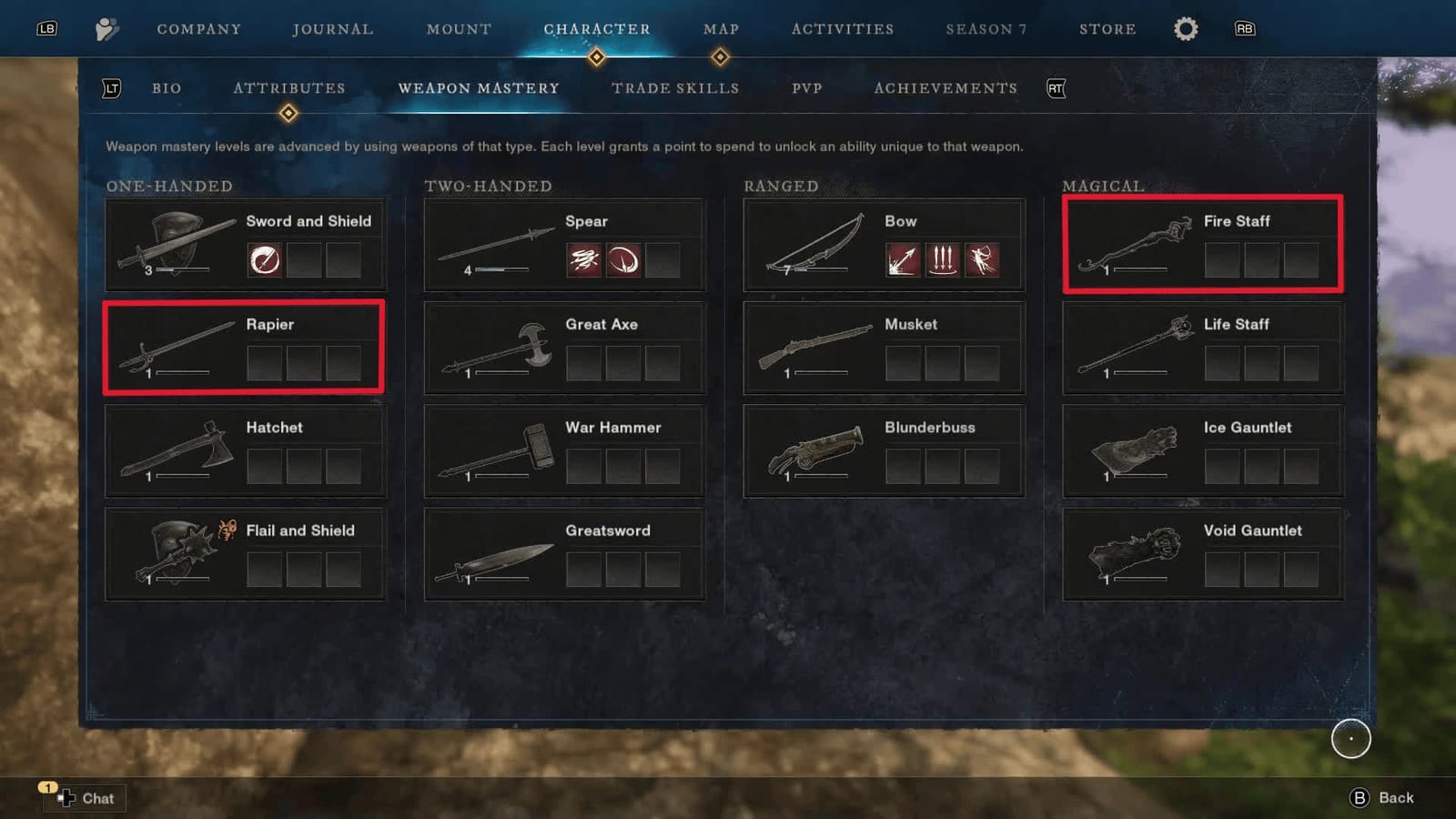
Task: Select the first Bow ability icon
Action: 901,259
